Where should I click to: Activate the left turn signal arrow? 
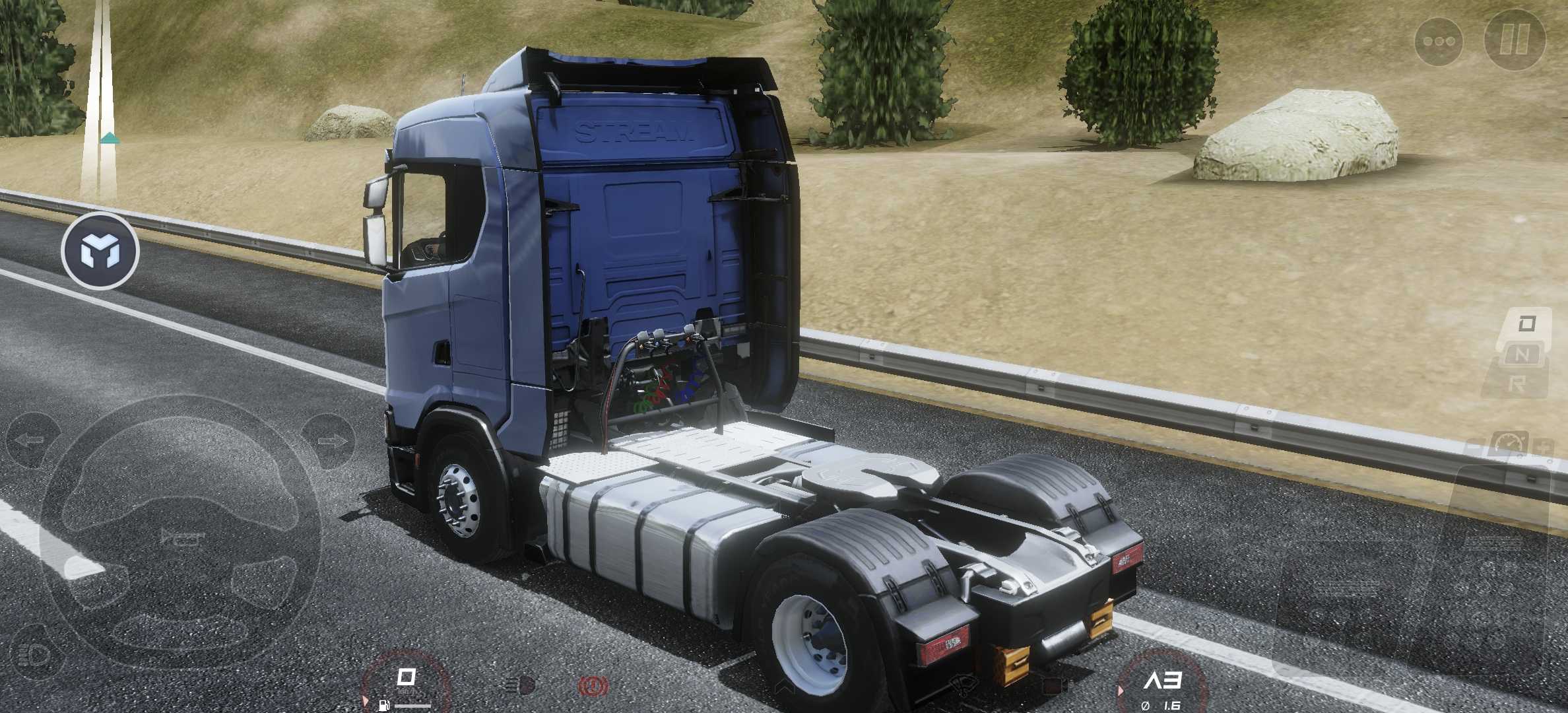click(30, 440)
